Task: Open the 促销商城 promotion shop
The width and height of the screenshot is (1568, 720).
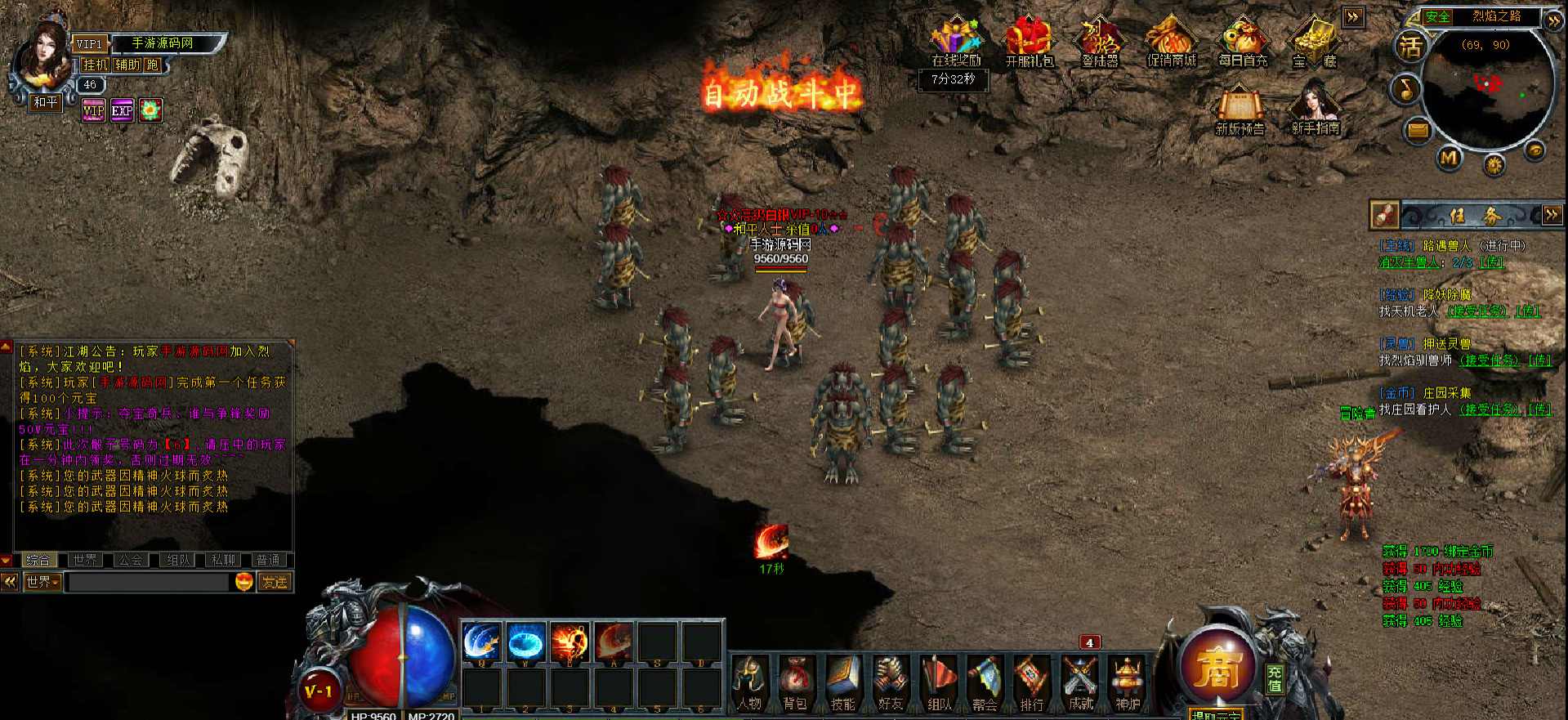Action: click(x=1171, y=42)
